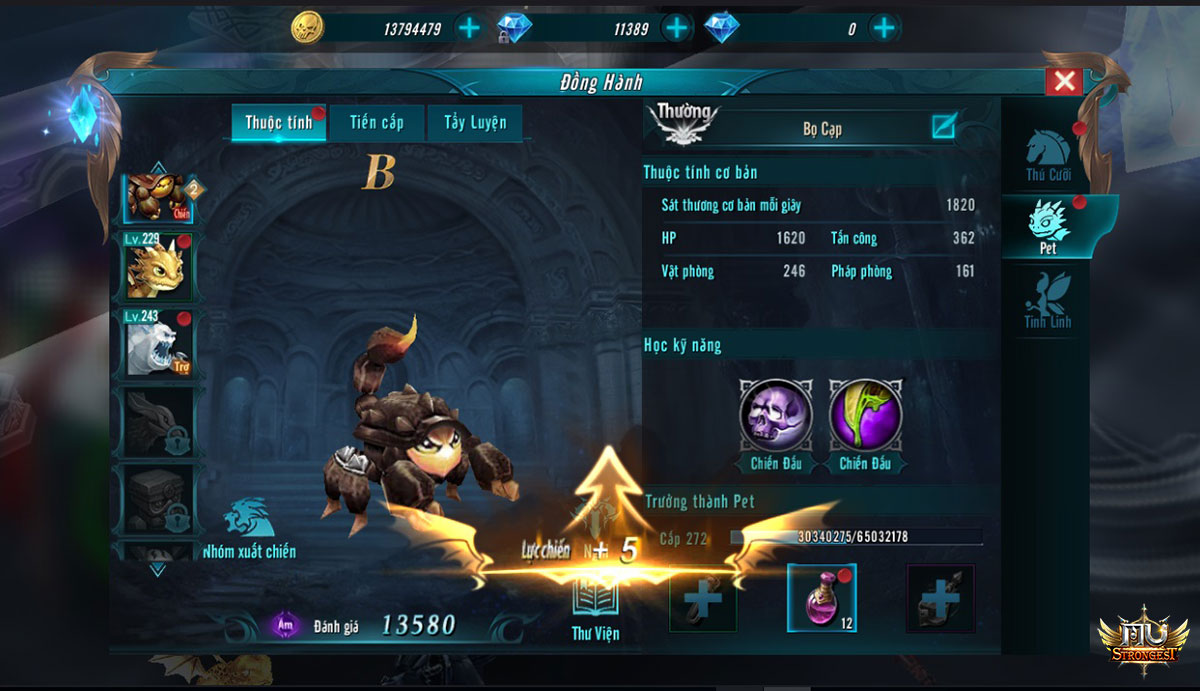Switch to the Thuộc tính tab
Image resolution: width=1200 pixels, height=691 pixels.
click(x=279, y=123)
